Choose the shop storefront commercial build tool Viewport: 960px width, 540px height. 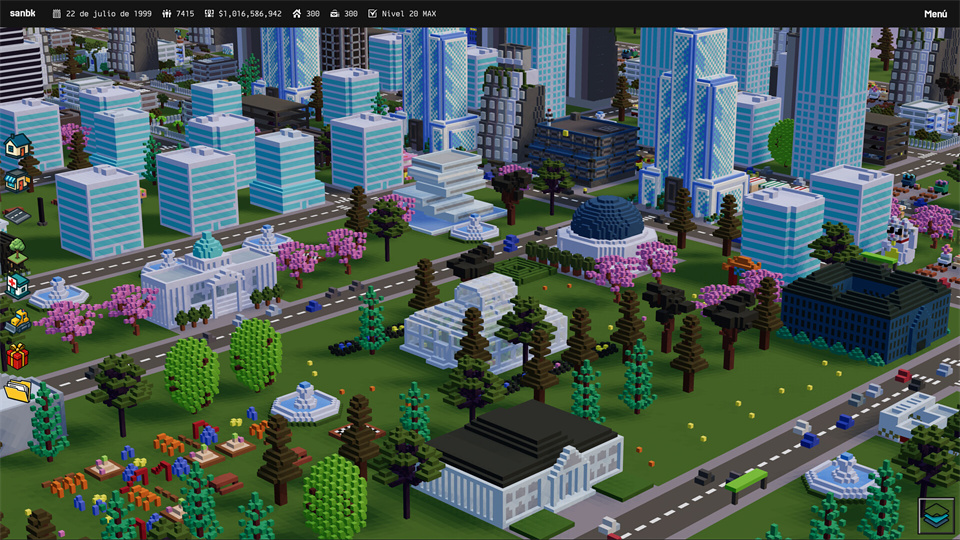pyautogui.click(x=17, y=181)
